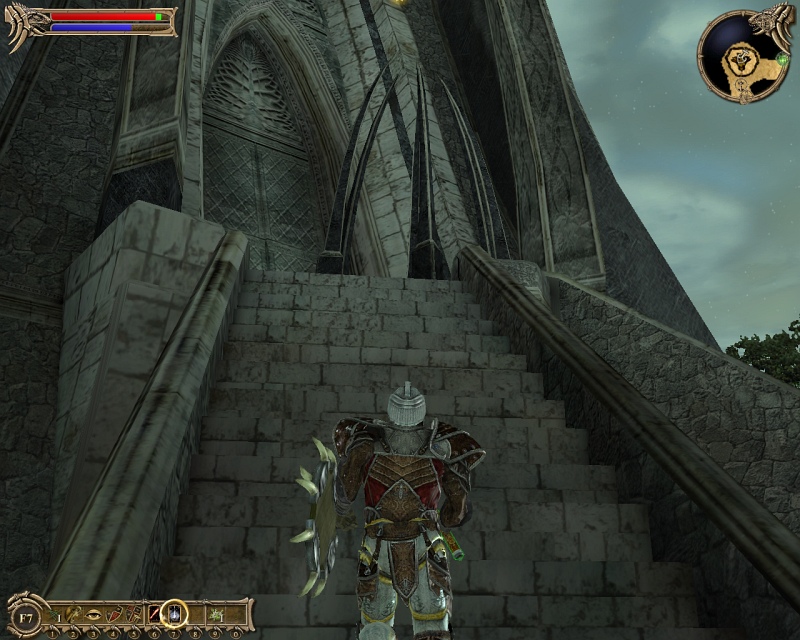The height and width of the screenshot is (640, 800).
Task: Use the red shield skill in slot 4
Action: coord(112,612)
